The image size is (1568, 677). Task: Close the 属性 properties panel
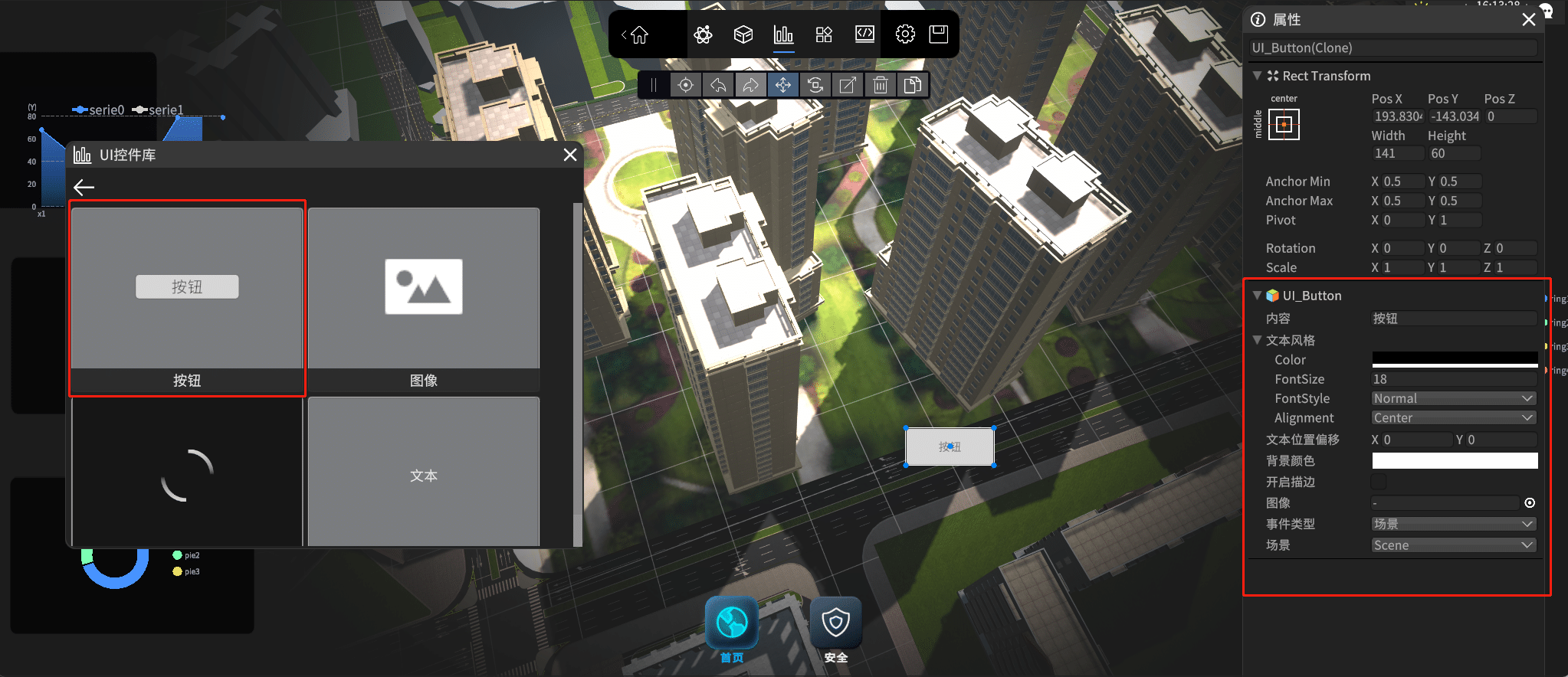tap(1529, 20)
